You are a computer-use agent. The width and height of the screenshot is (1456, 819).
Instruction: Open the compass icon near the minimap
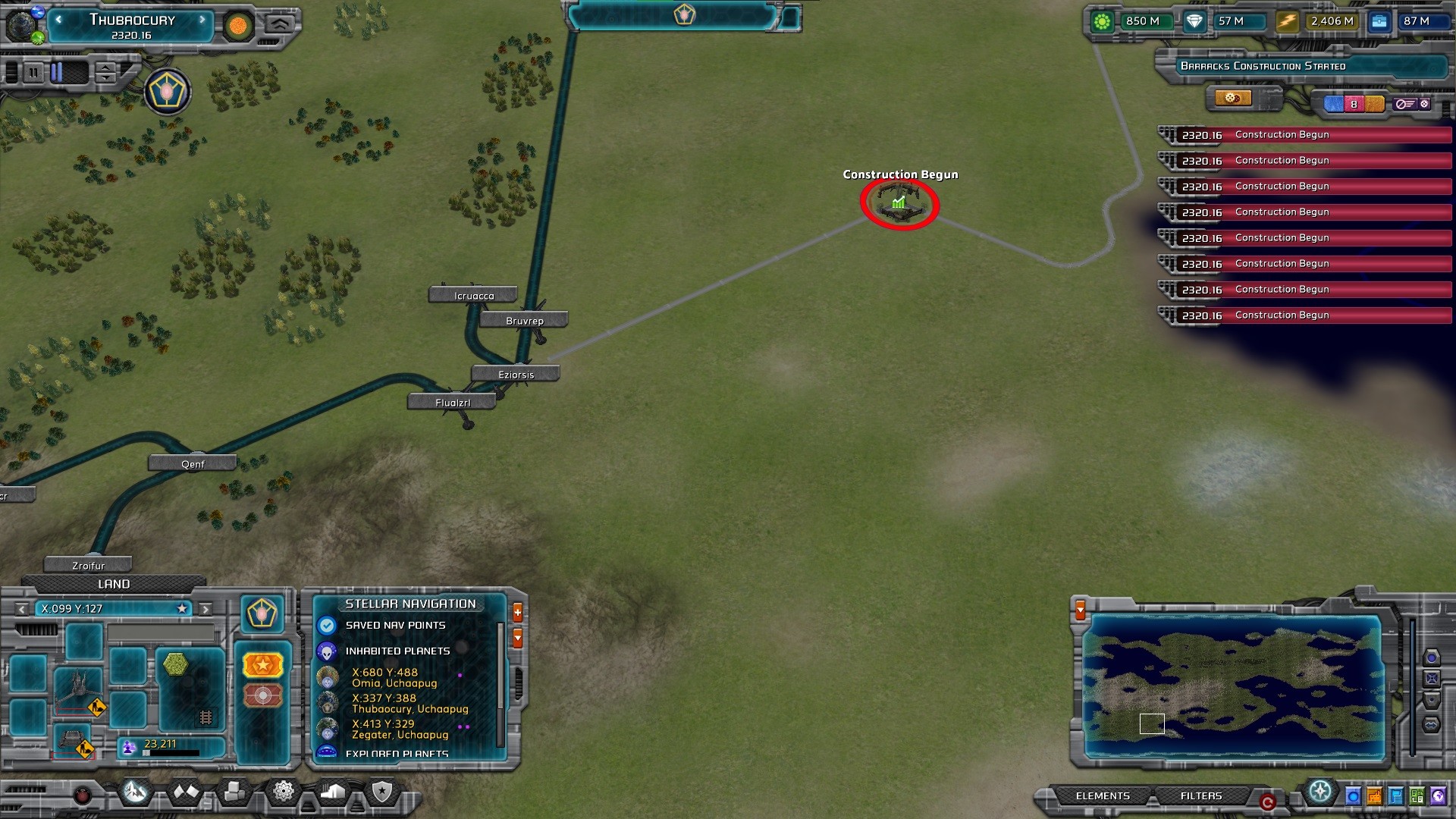pos(1320,792)
